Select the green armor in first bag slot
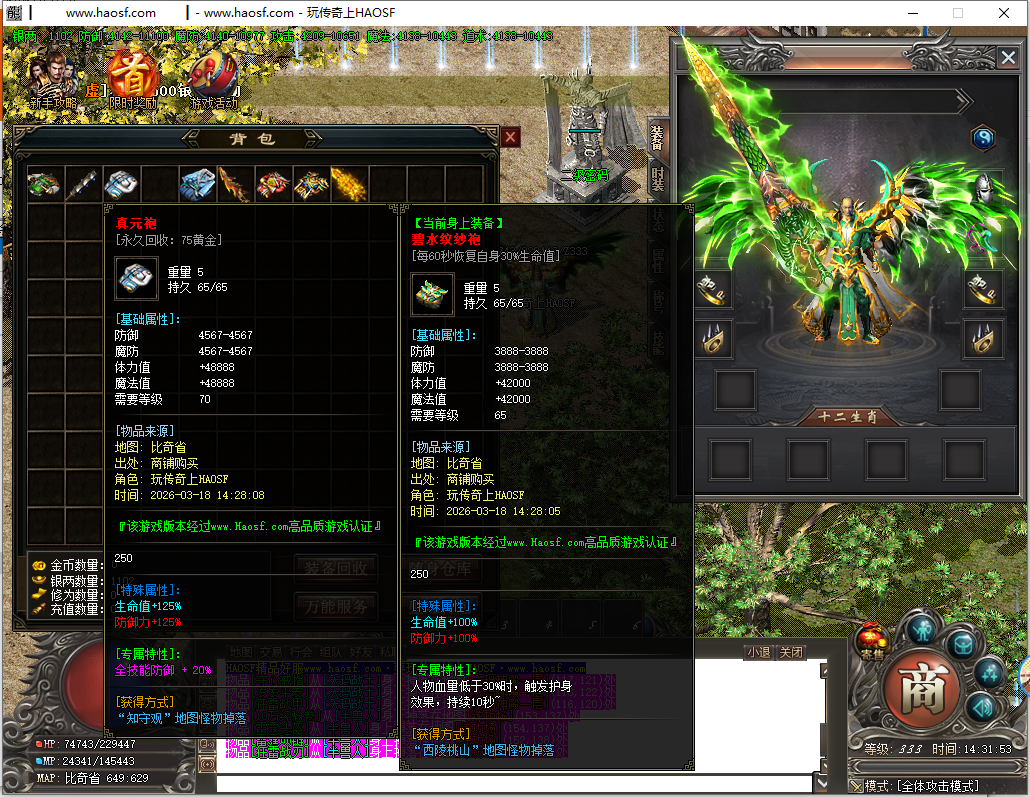Screen dimensions: 1030x797 (x=45, y=184)
